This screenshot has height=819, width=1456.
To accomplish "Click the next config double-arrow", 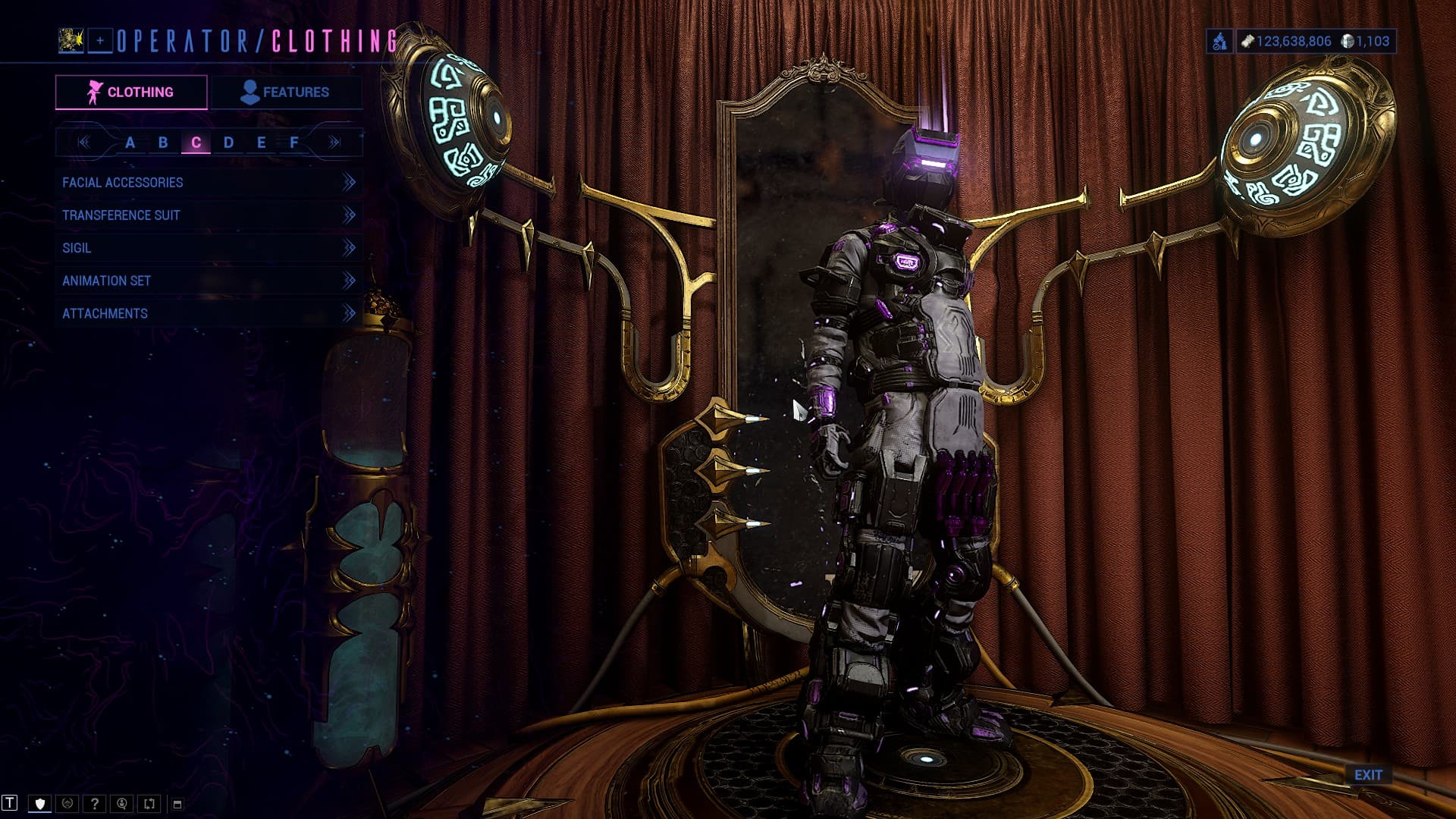I will tap(334, 143).
